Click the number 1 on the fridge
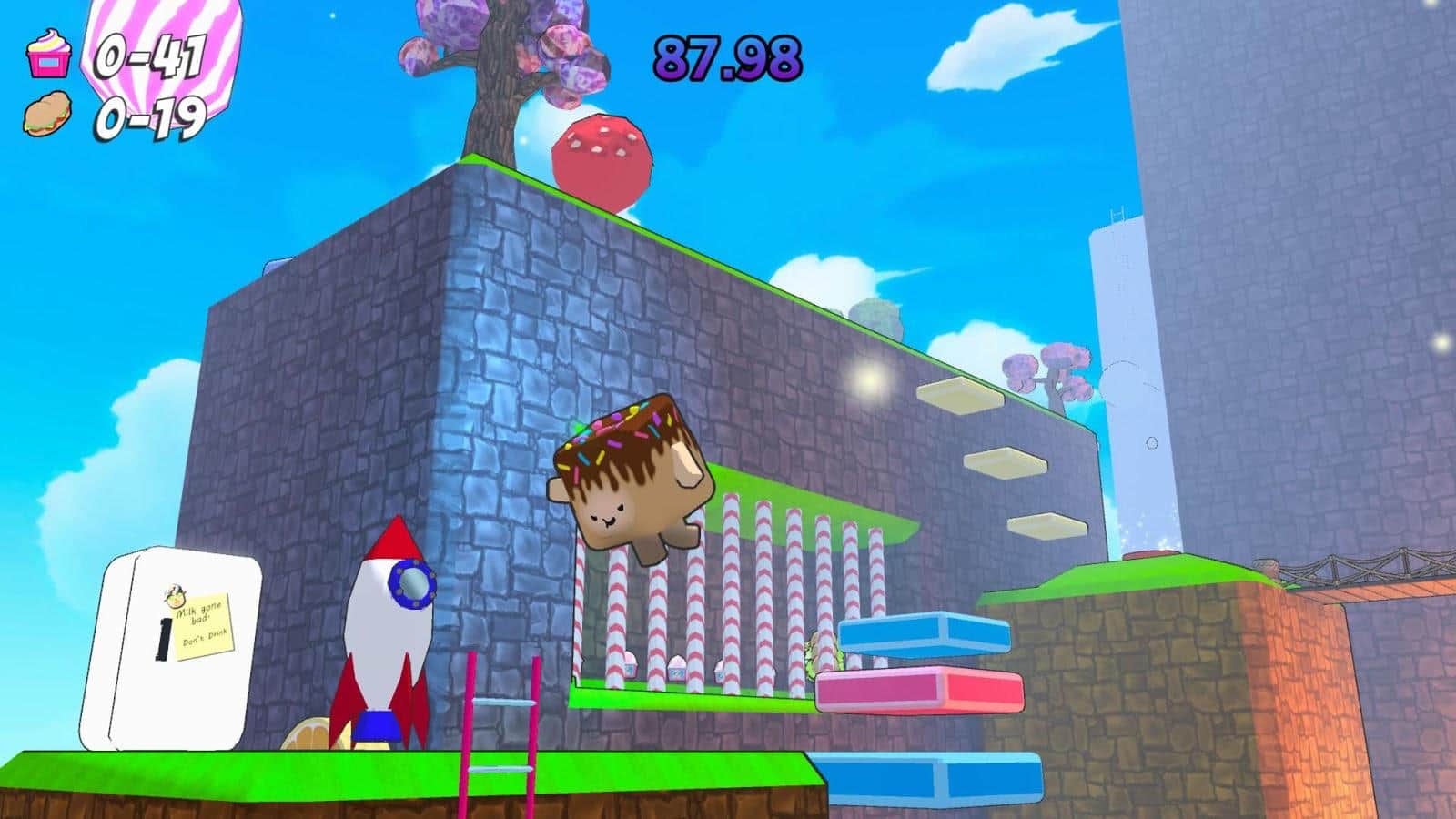This screenshot has width=1456, height=819. 162,637
